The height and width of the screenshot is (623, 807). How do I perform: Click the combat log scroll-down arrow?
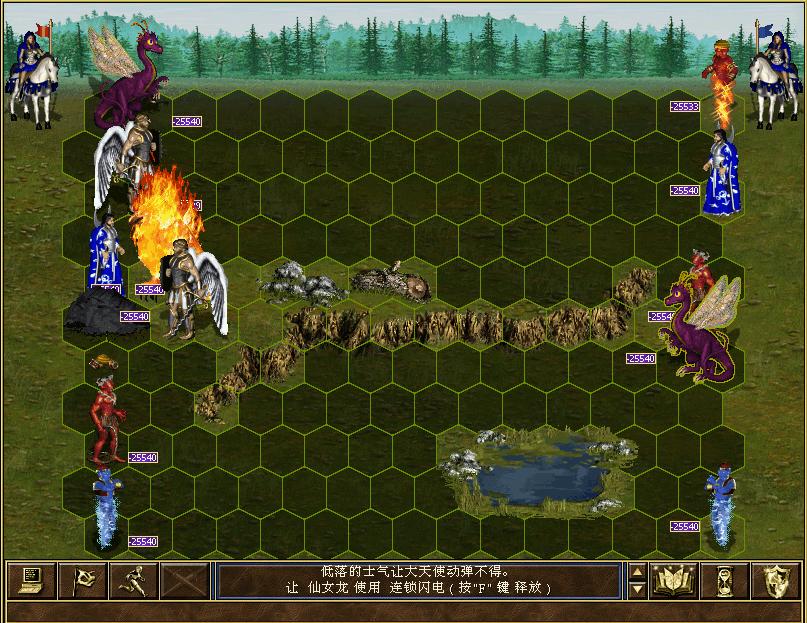tap(637, 589)
